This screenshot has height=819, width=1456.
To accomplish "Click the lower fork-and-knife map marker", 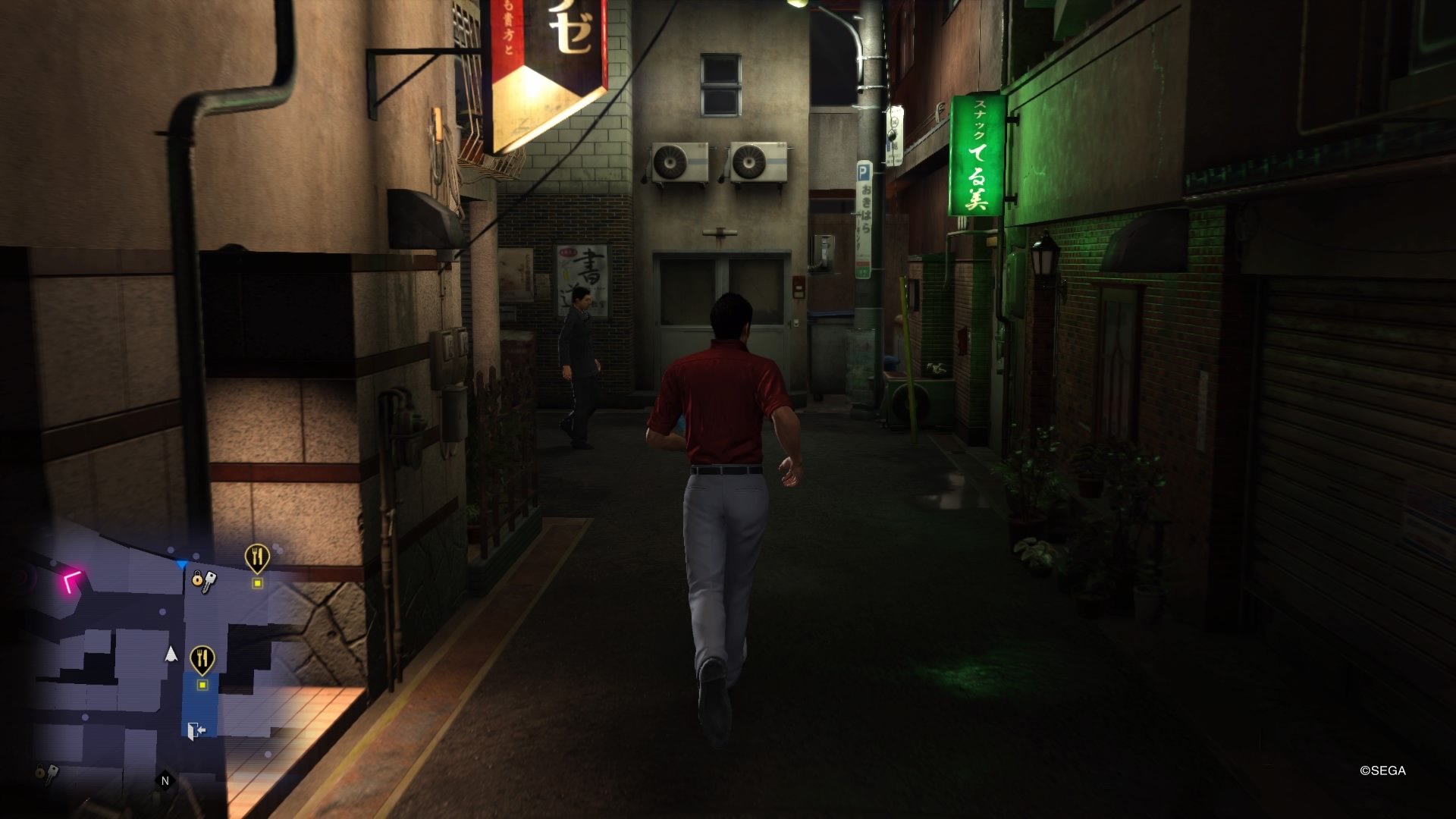I will pos(202,657).
